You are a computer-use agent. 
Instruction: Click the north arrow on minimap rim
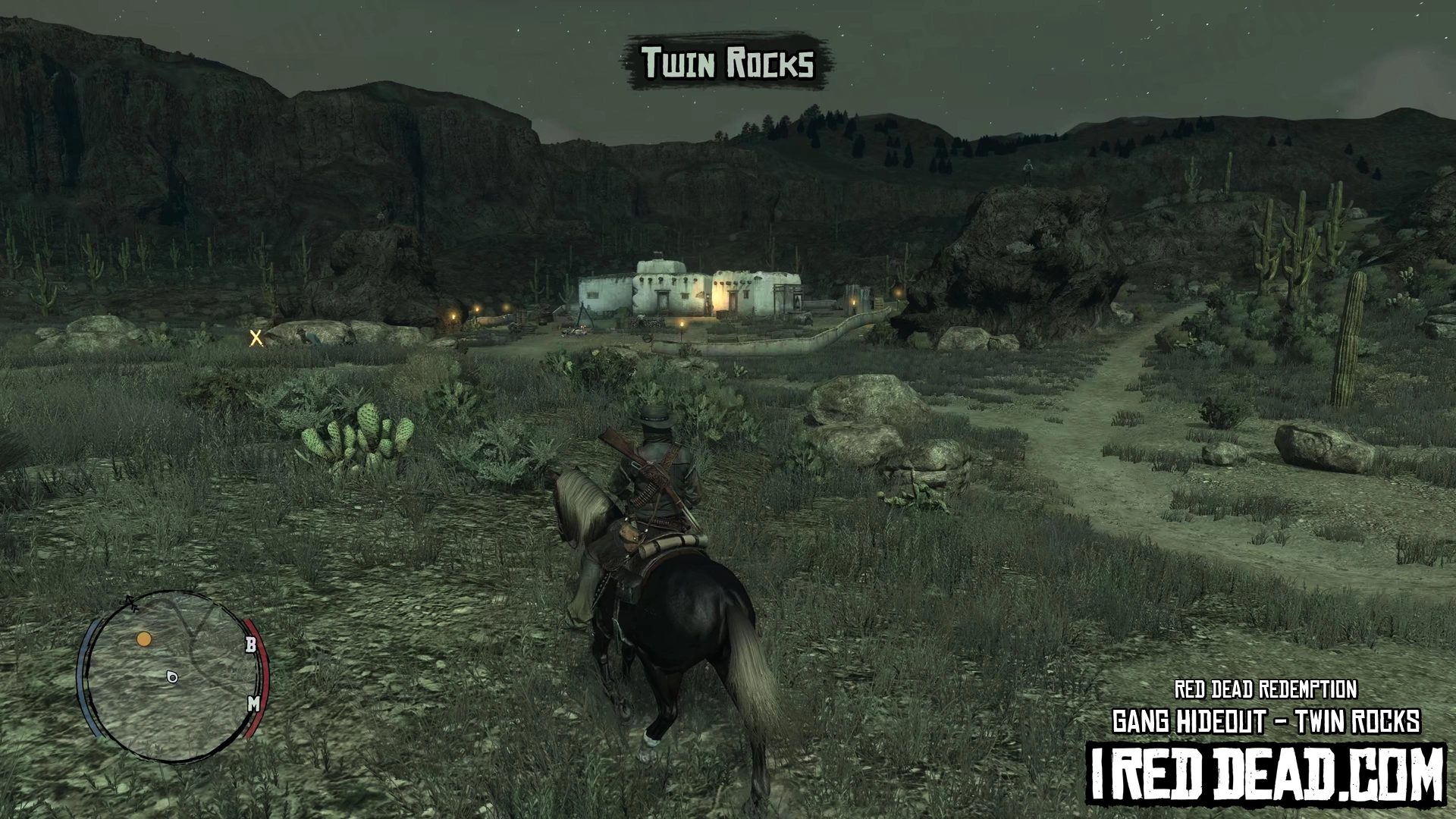(131, 603)
